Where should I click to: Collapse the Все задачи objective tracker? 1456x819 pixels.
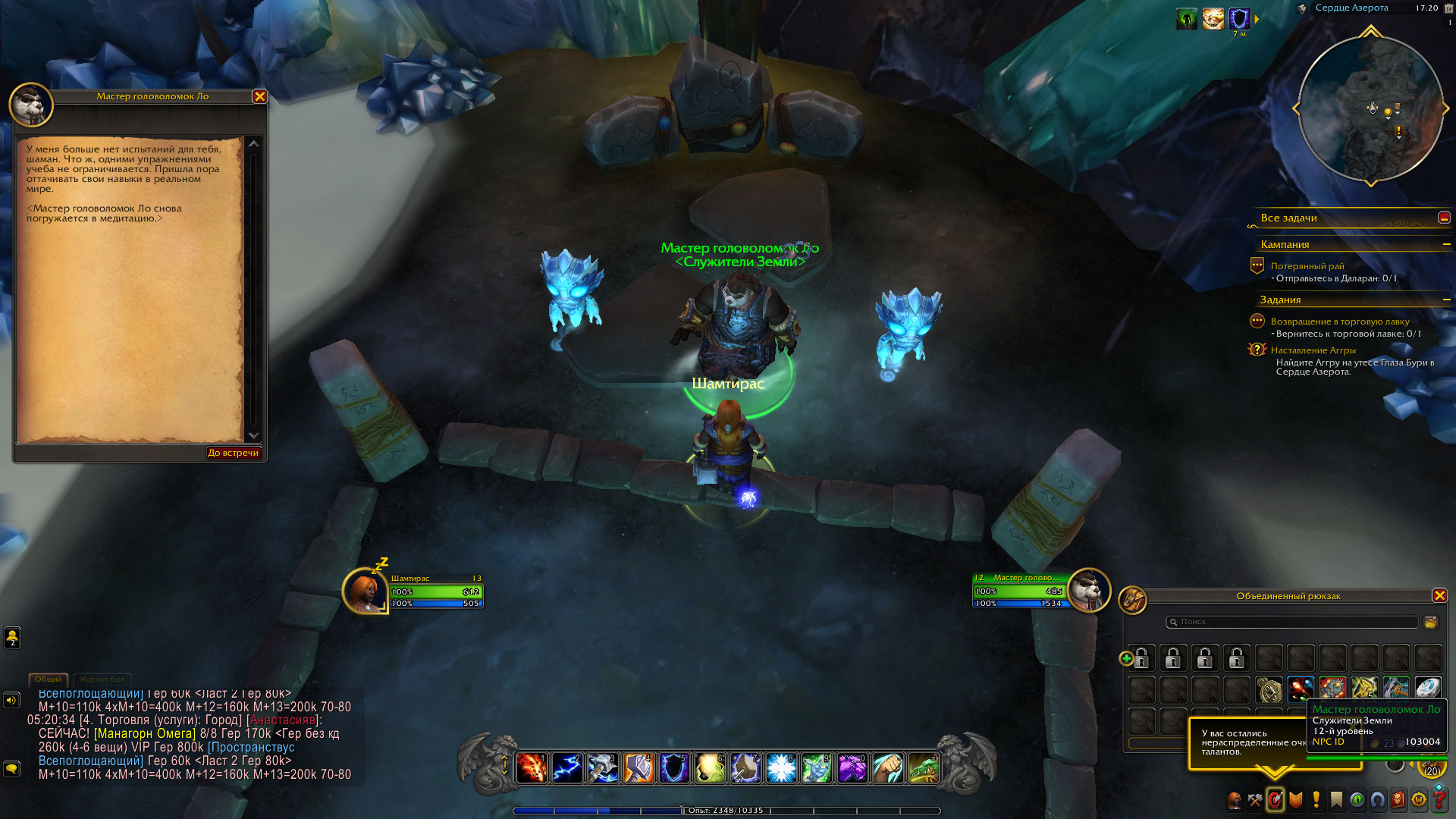(1444, 218)
